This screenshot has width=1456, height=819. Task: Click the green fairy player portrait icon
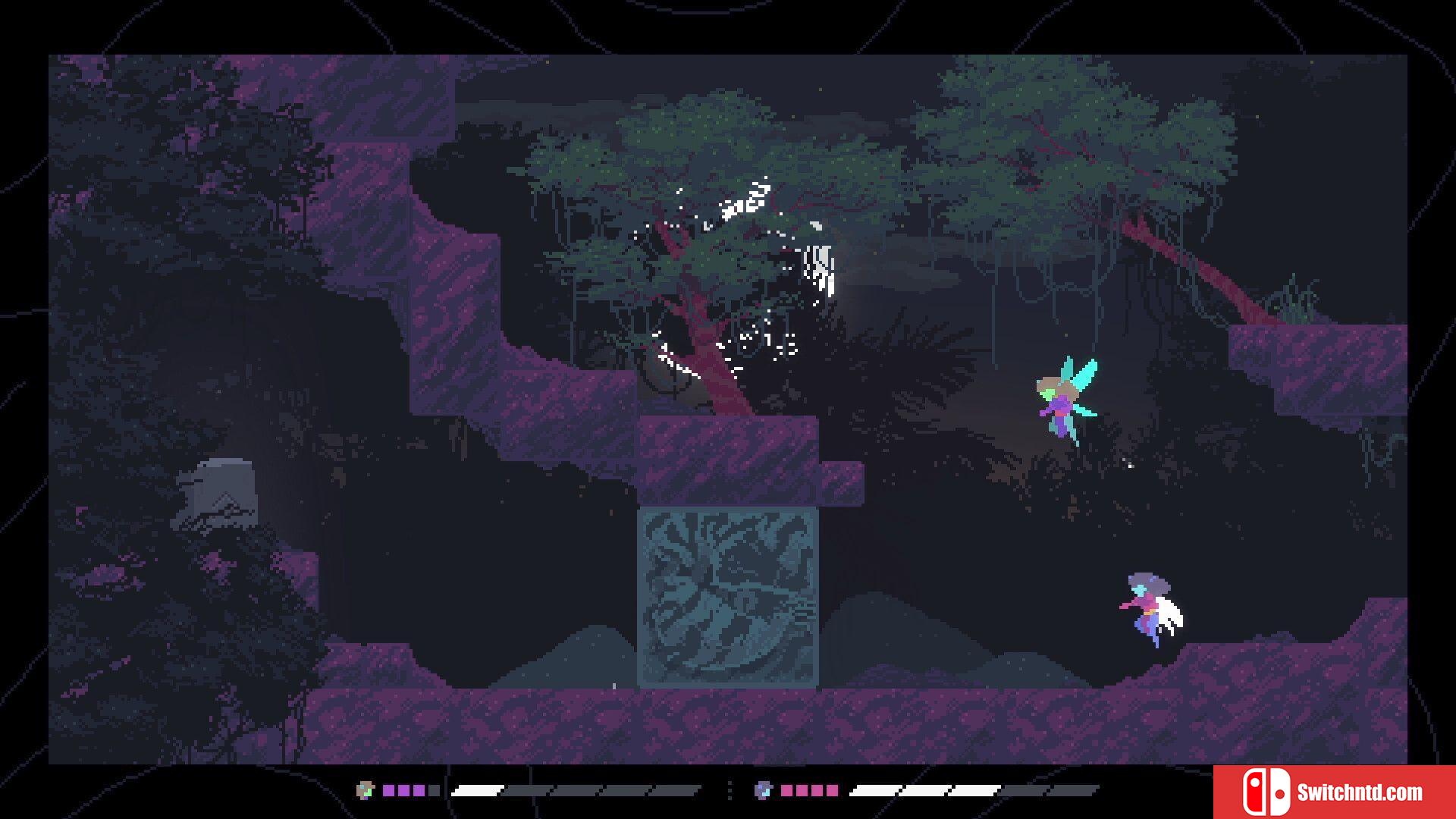pos(366,790)
